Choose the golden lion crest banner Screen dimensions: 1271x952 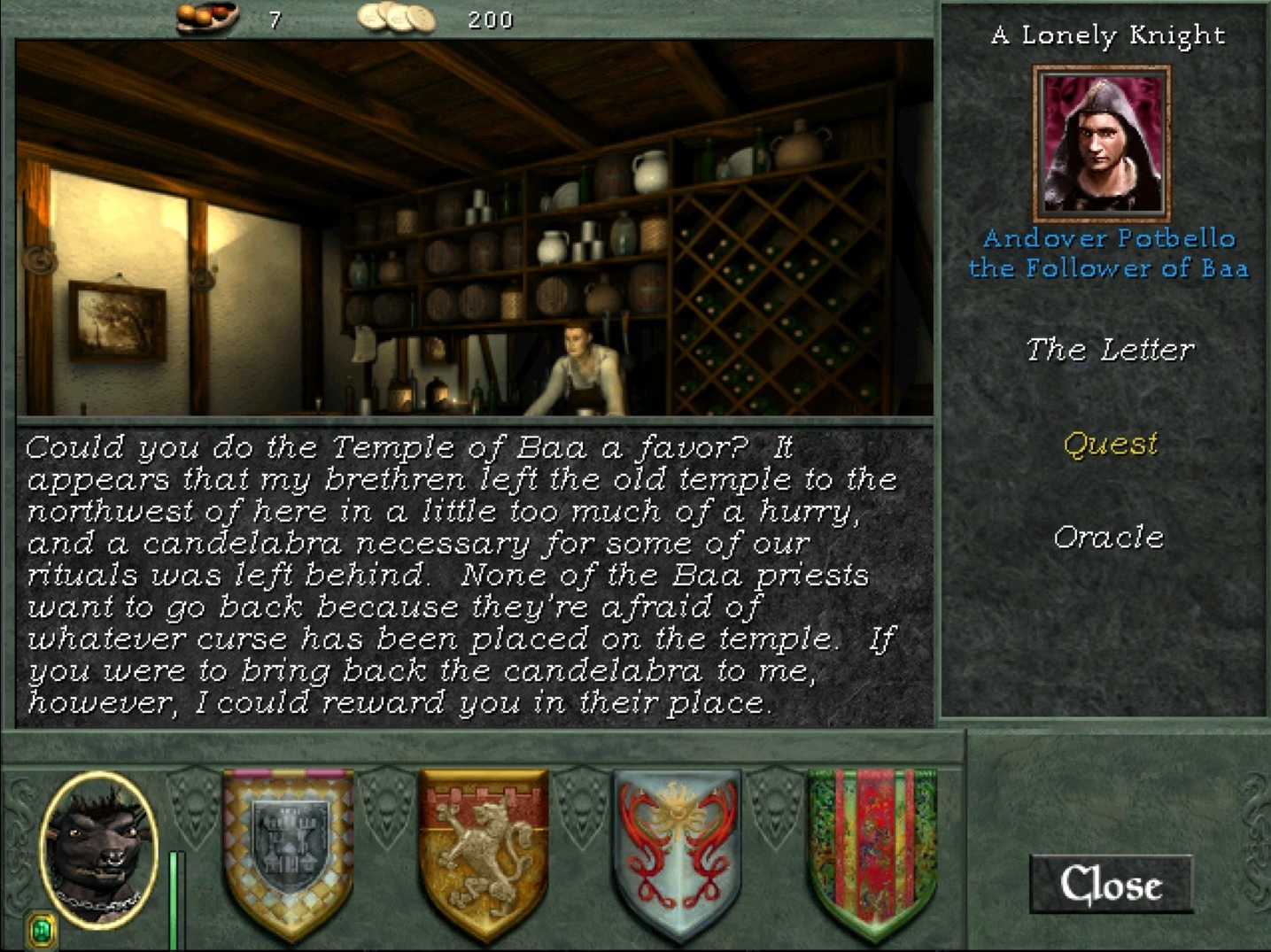click(484, 851)
